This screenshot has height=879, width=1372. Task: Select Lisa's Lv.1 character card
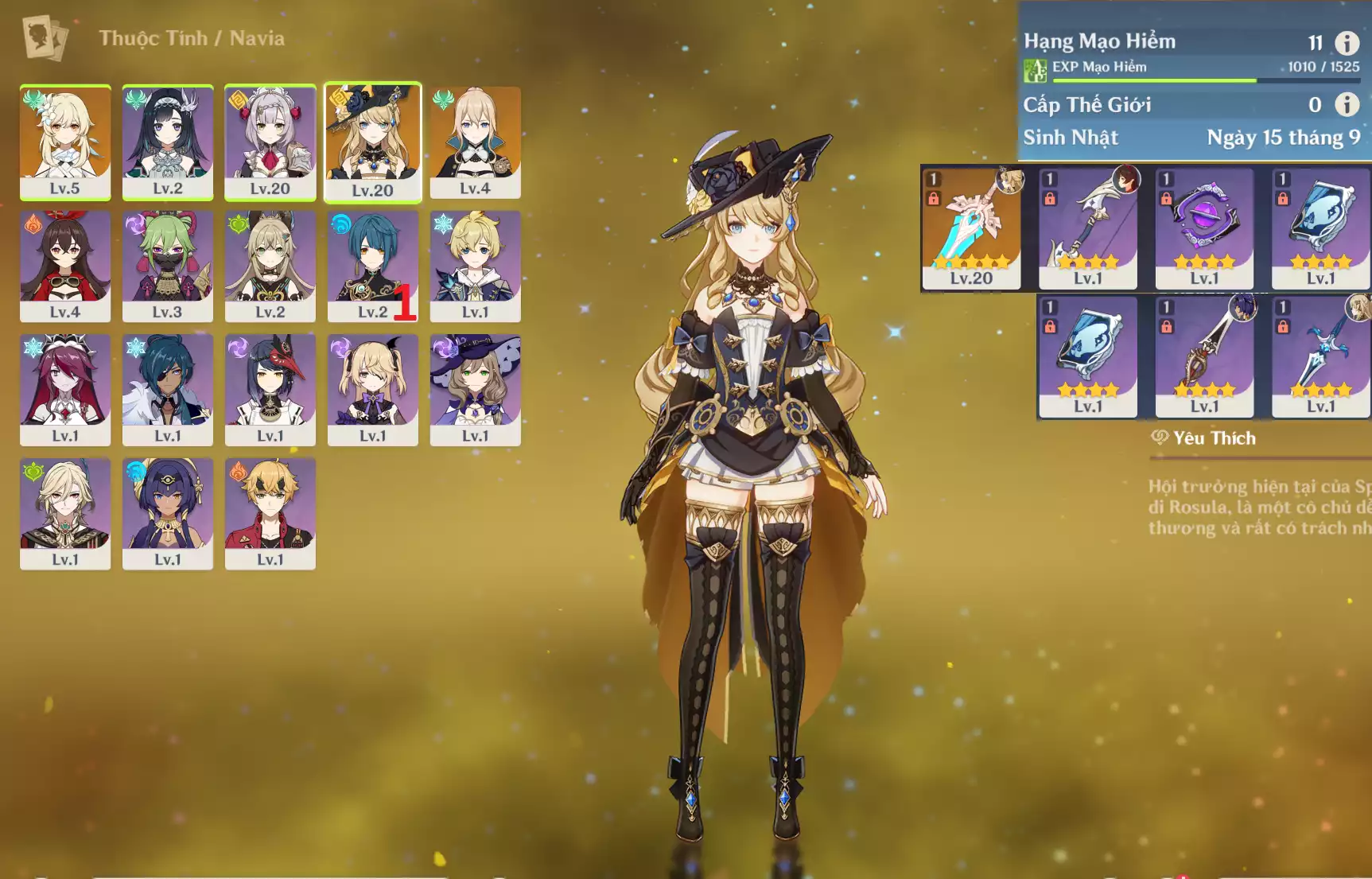[475, 390]
